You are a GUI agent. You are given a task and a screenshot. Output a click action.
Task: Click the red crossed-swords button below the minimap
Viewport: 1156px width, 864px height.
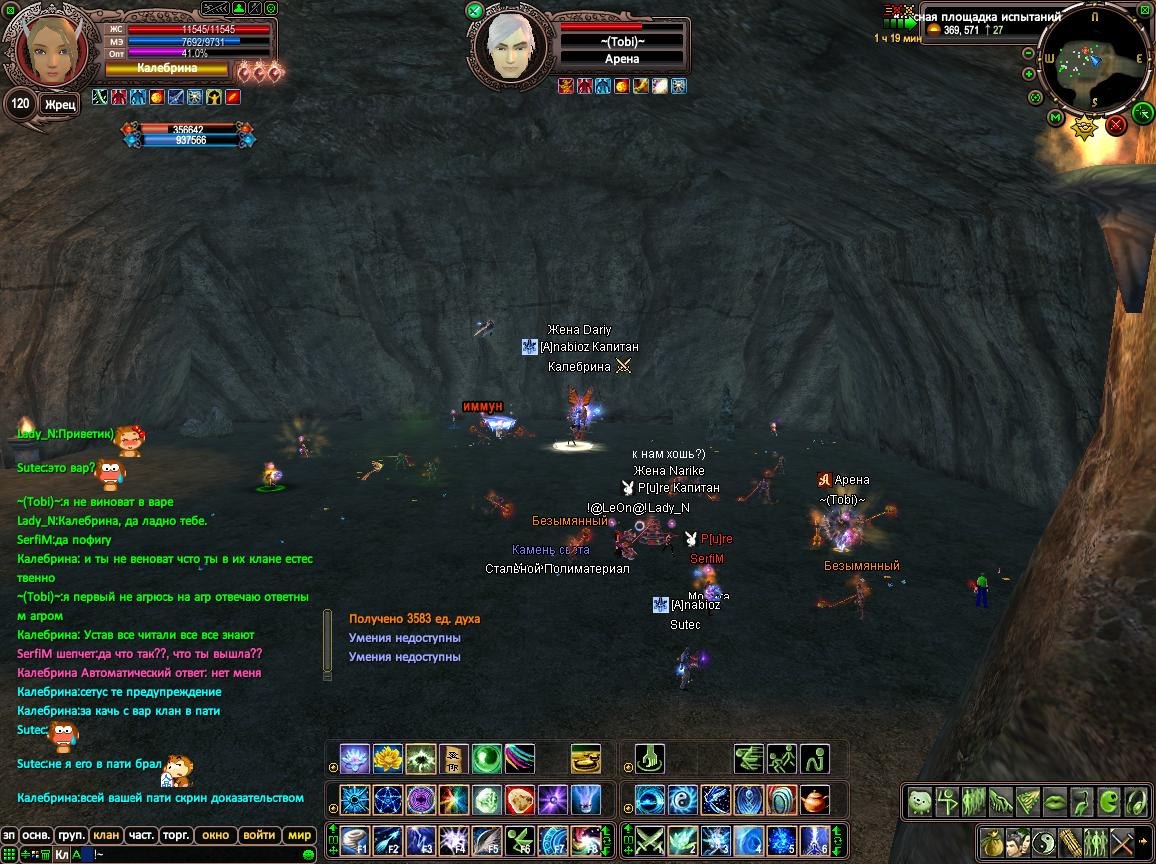(1116, 124)
